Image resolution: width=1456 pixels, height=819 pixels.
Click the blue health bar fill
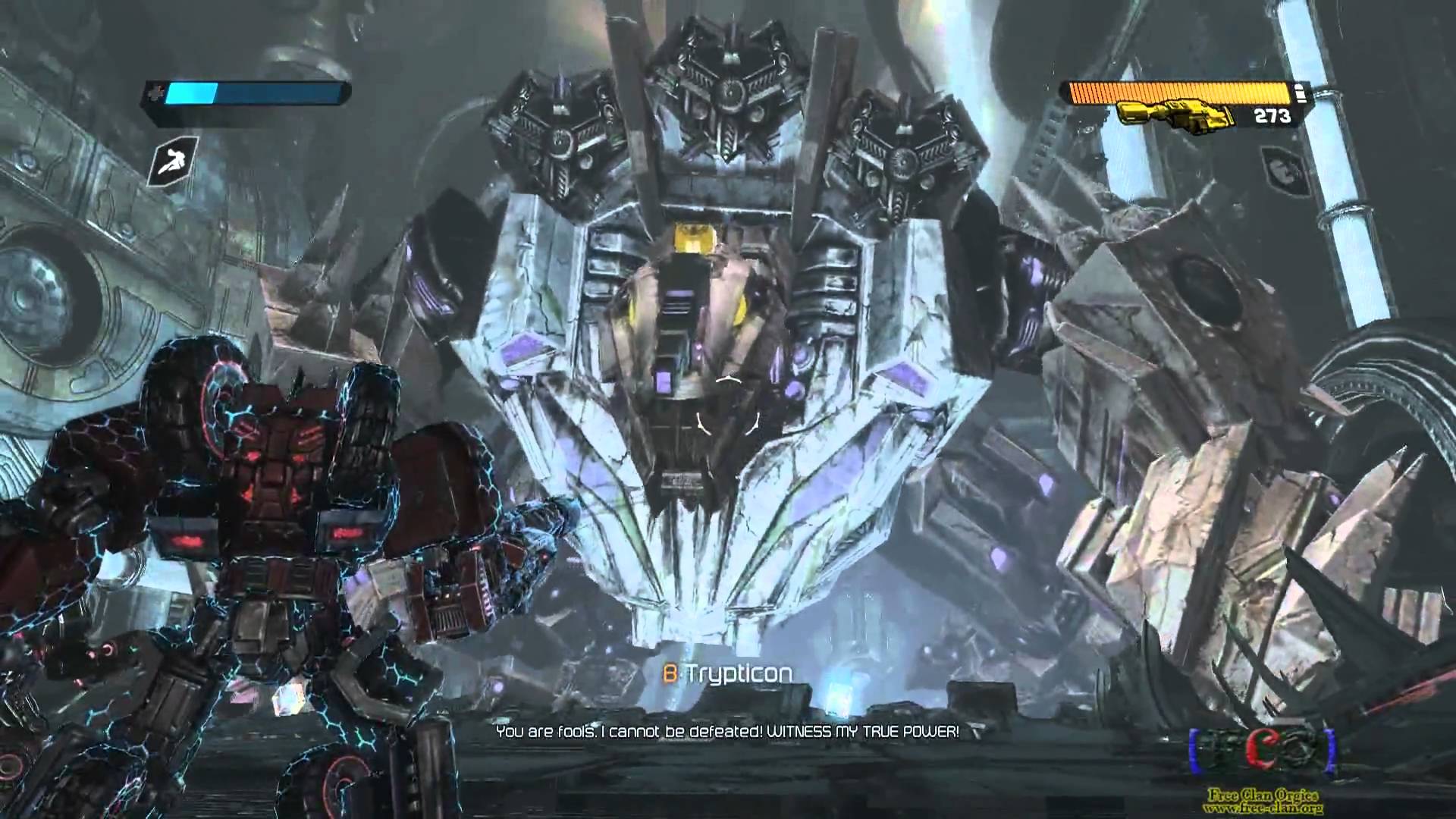pos(192,93)
